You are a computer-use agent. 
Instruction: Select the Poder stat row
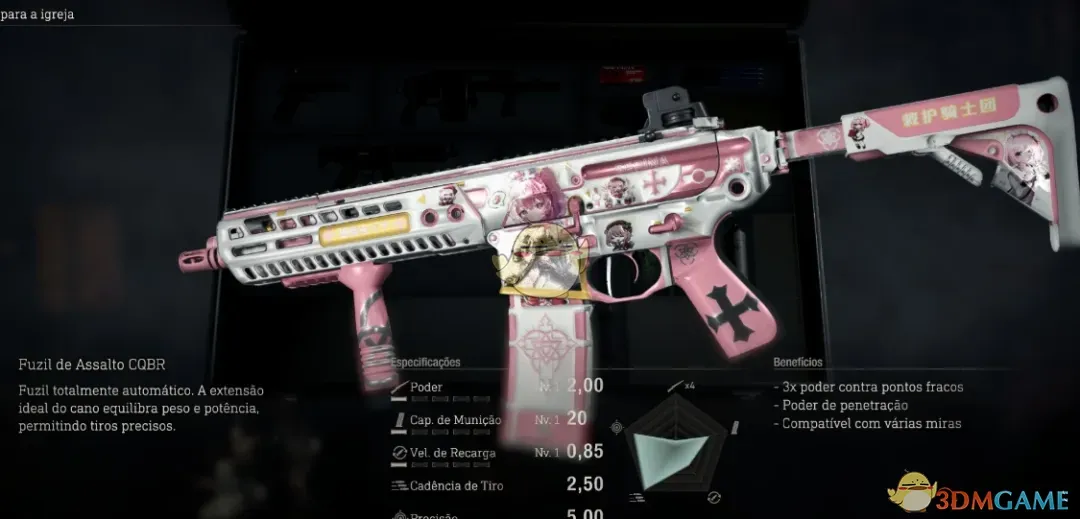pos(495,387)
